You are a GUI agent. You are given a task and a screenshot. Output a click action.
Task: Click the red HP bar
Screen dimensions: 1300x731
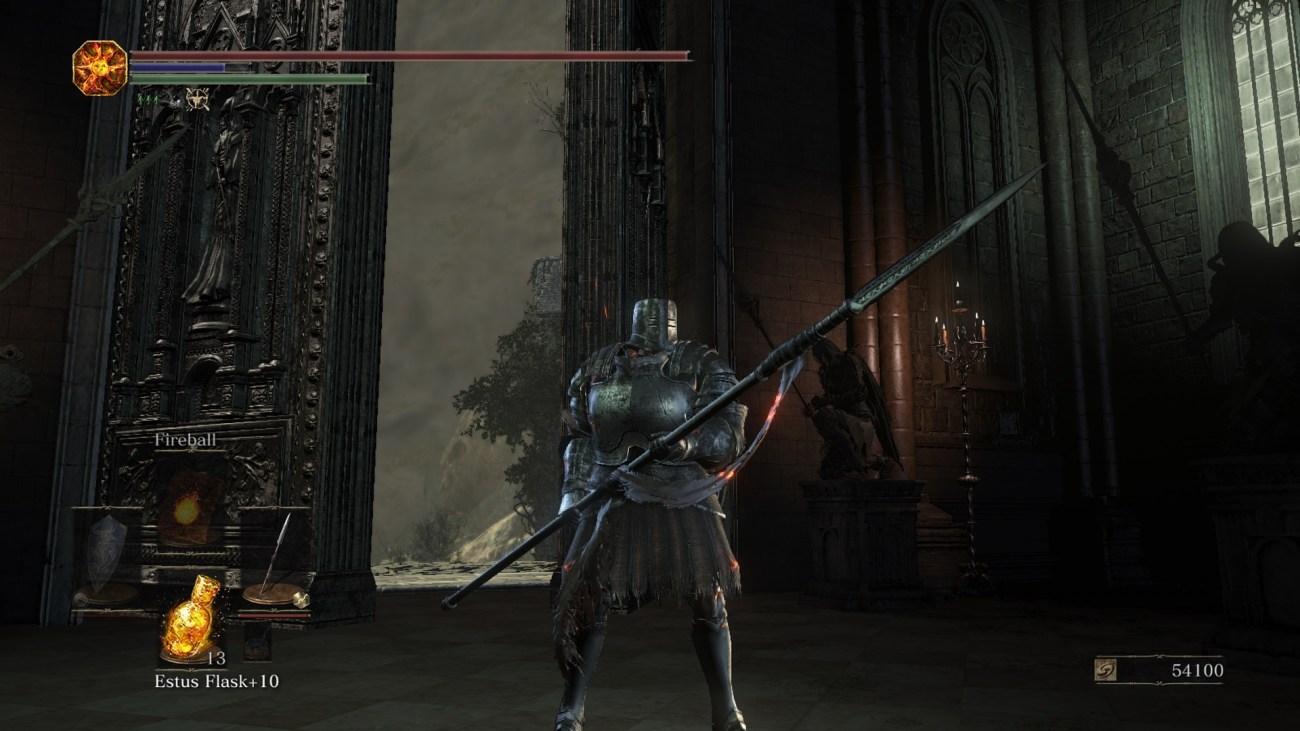pos(200,55)
